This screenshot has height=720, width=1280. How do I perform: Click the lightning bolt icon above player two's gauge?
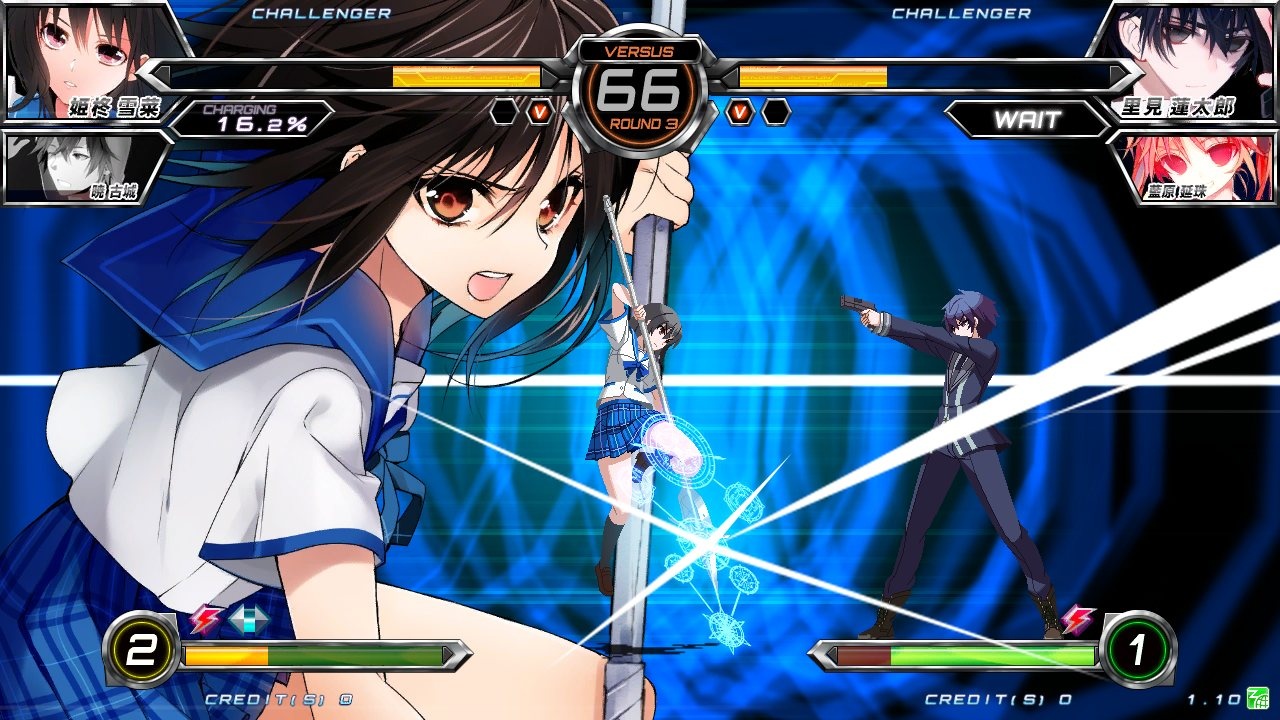pyautogui.click(x=1079, y=621)
